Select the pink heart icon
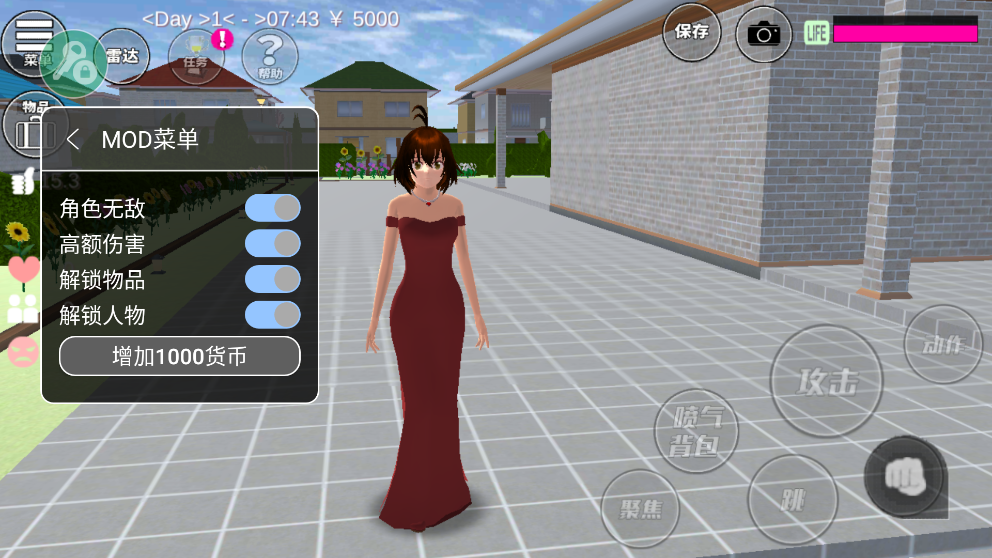992x558 pixels. point(24,268)
